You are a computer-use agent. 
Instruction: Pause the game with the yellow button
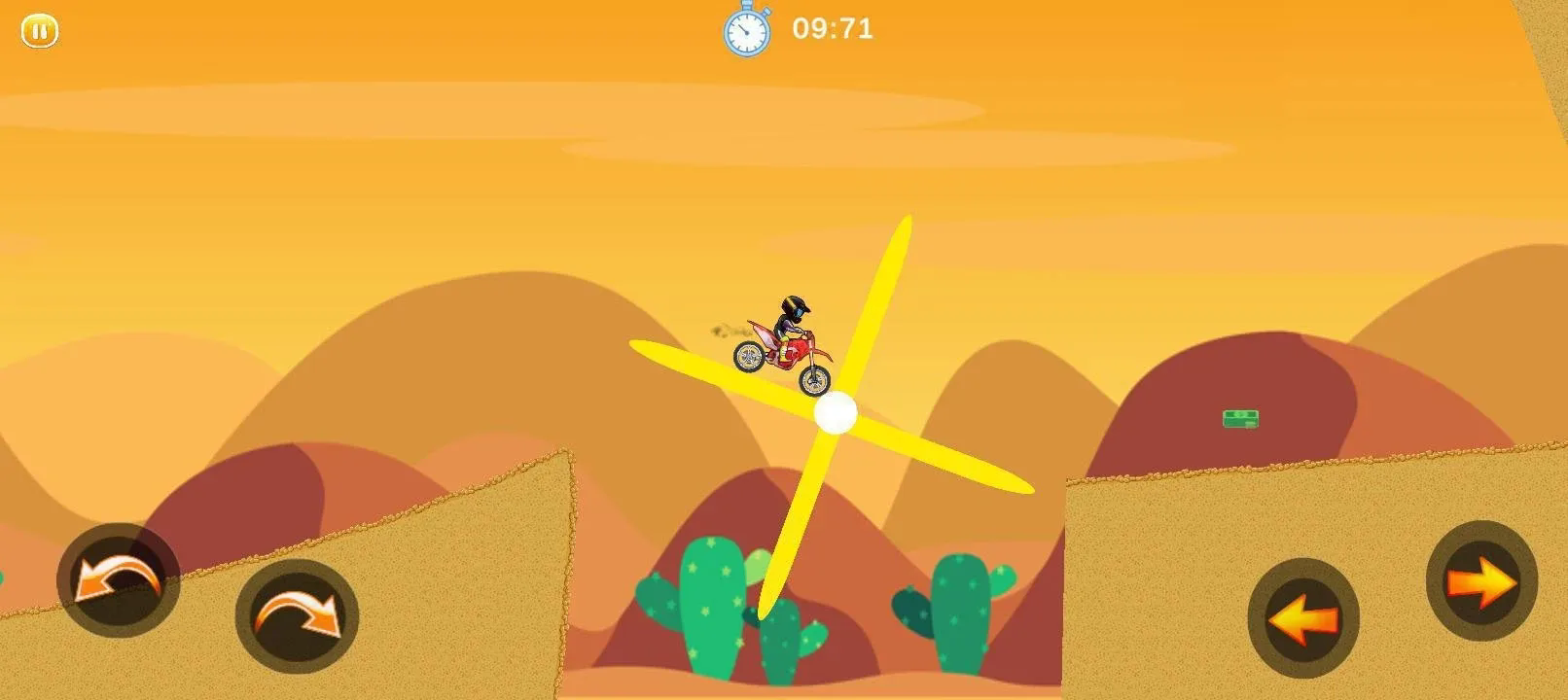point(40,31)
